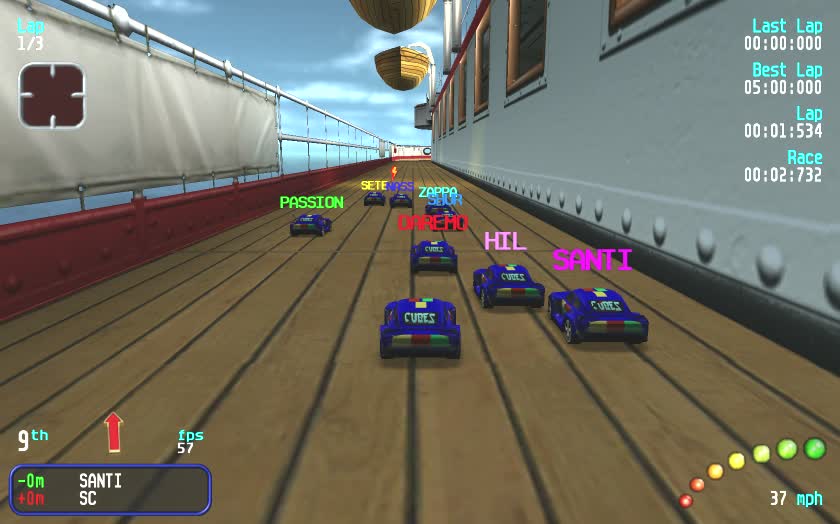Click the red direction arrow indicator
The height and width of the screenshot is (524, 840).
click(x=113, y=432)
